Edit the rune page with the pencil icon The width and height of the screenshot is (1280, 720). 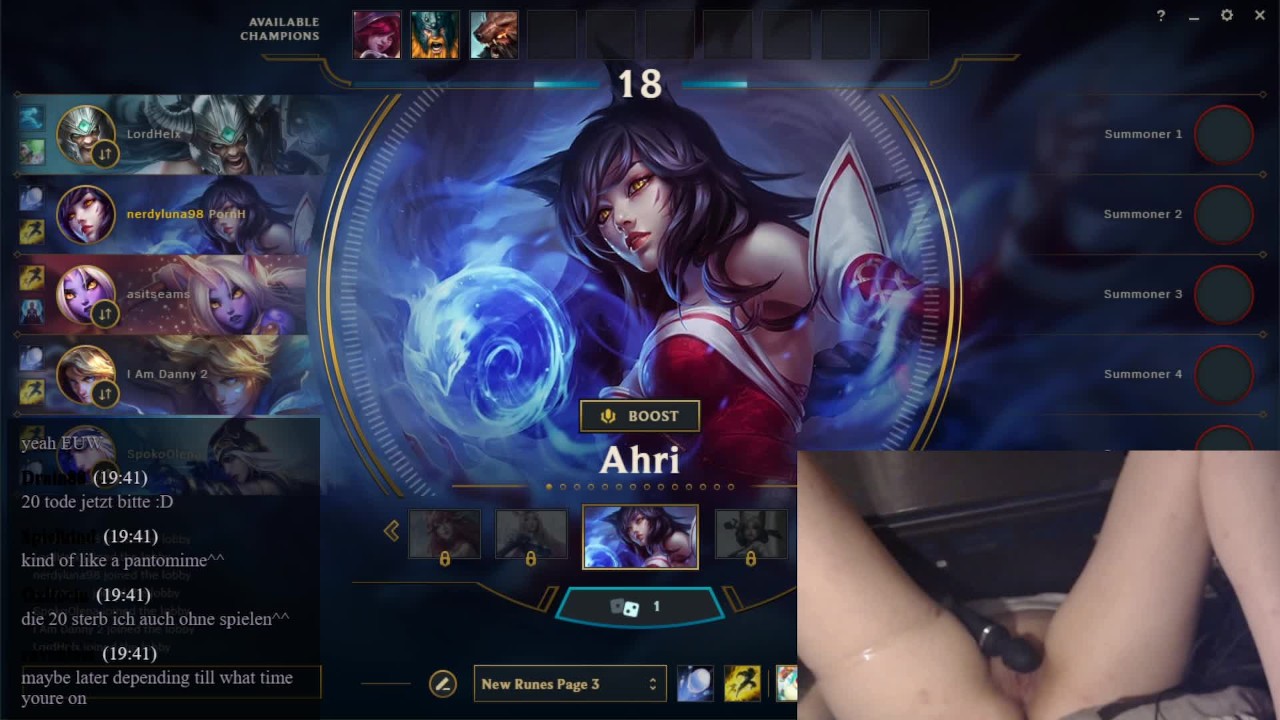pyautogui.click(x=442, y=684)
